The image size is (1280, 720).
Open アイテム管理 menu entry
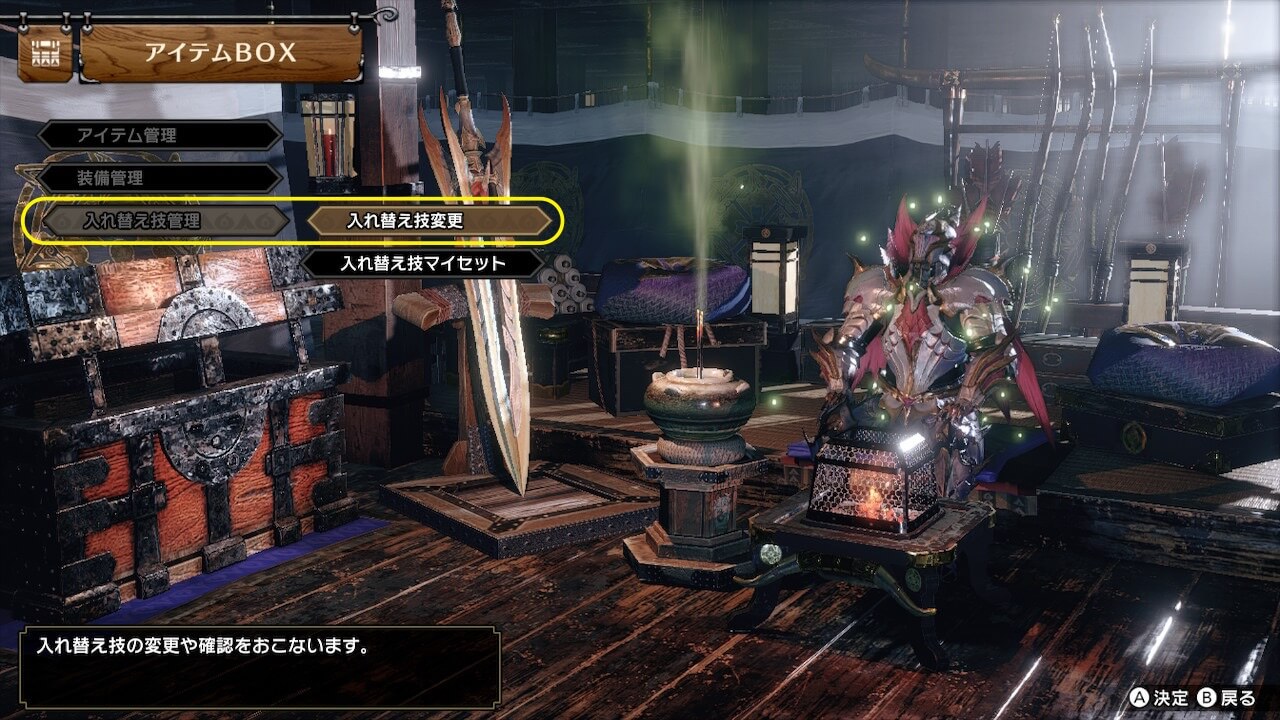[x=160, y=135]
